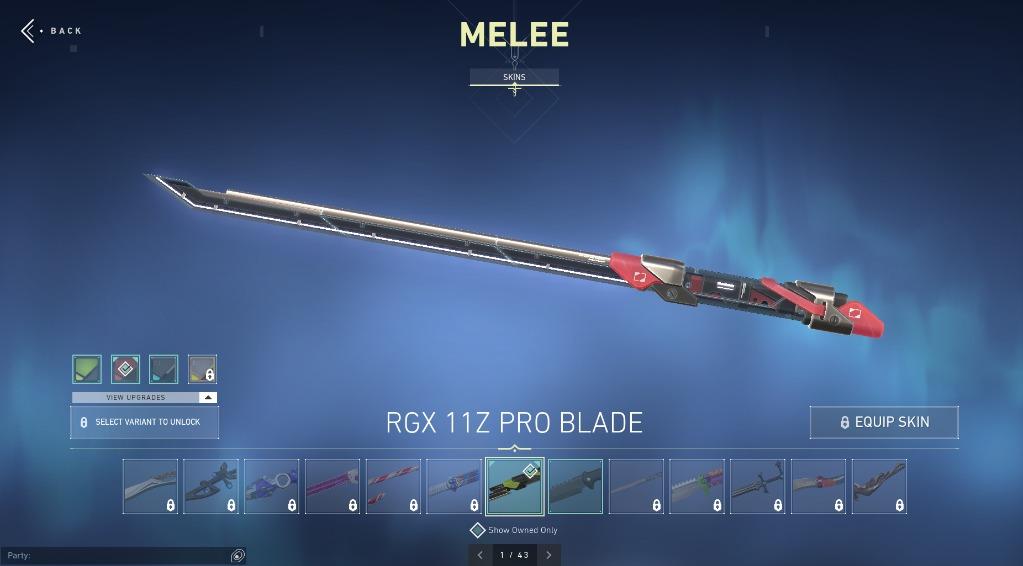Select the blue ring karambit skin thumbnail
This screenshot has height=566, width=1023.
point(271,486)
